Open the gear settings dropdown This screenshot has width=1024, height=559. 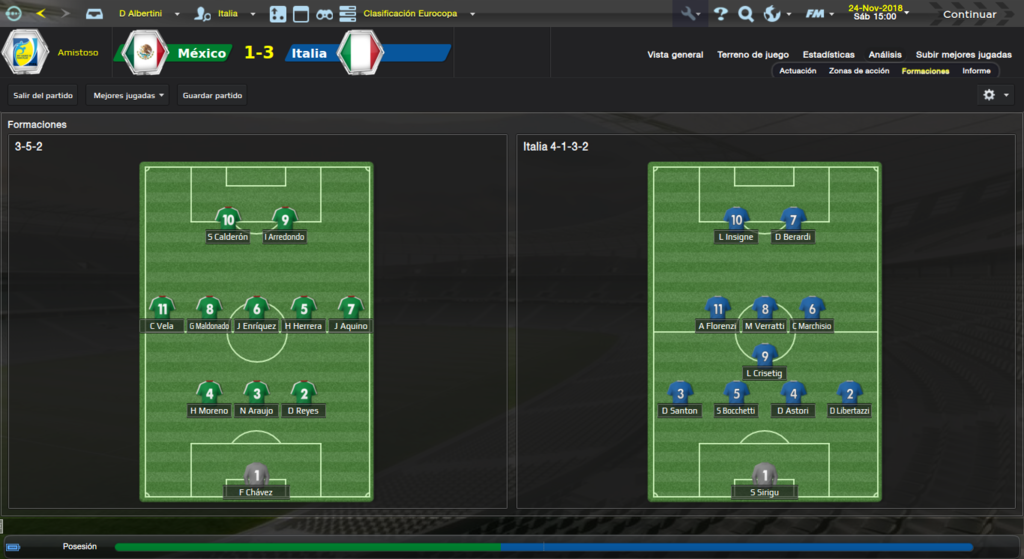pyautogui.click(x=995, y=95)
